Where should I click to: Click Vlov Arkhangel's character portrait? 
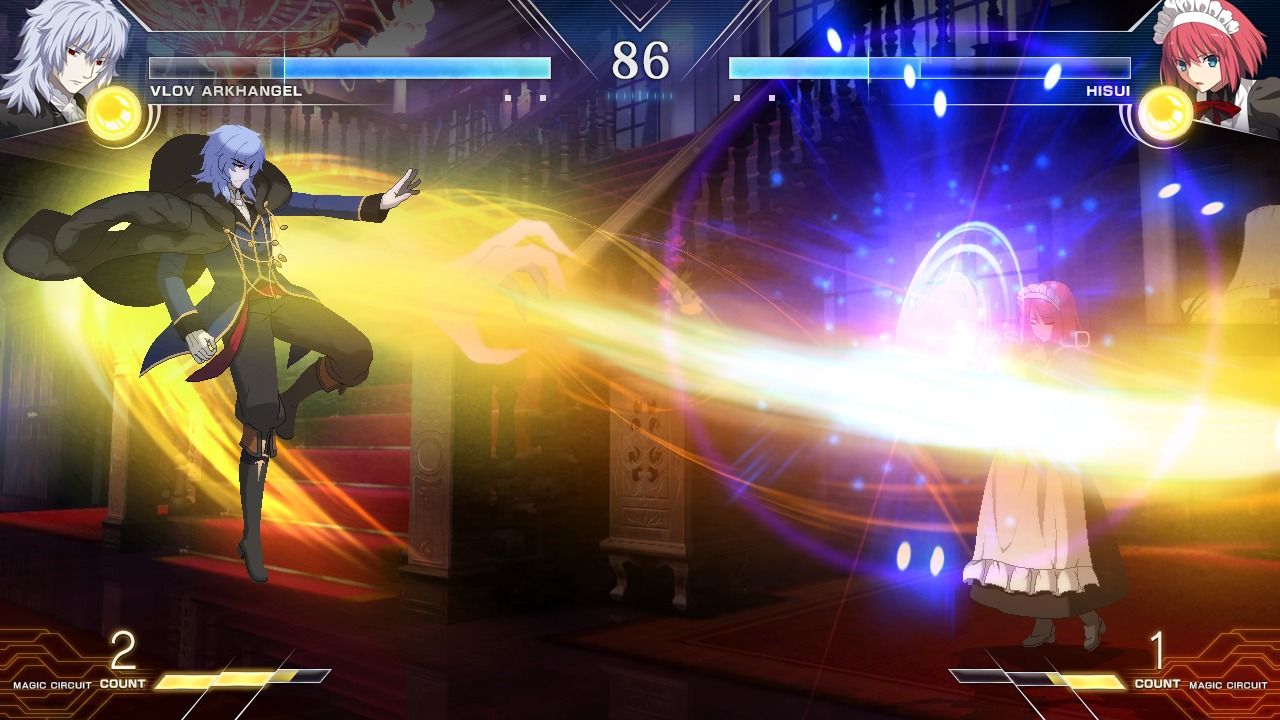pyautogui.click(x=55, y=60)
